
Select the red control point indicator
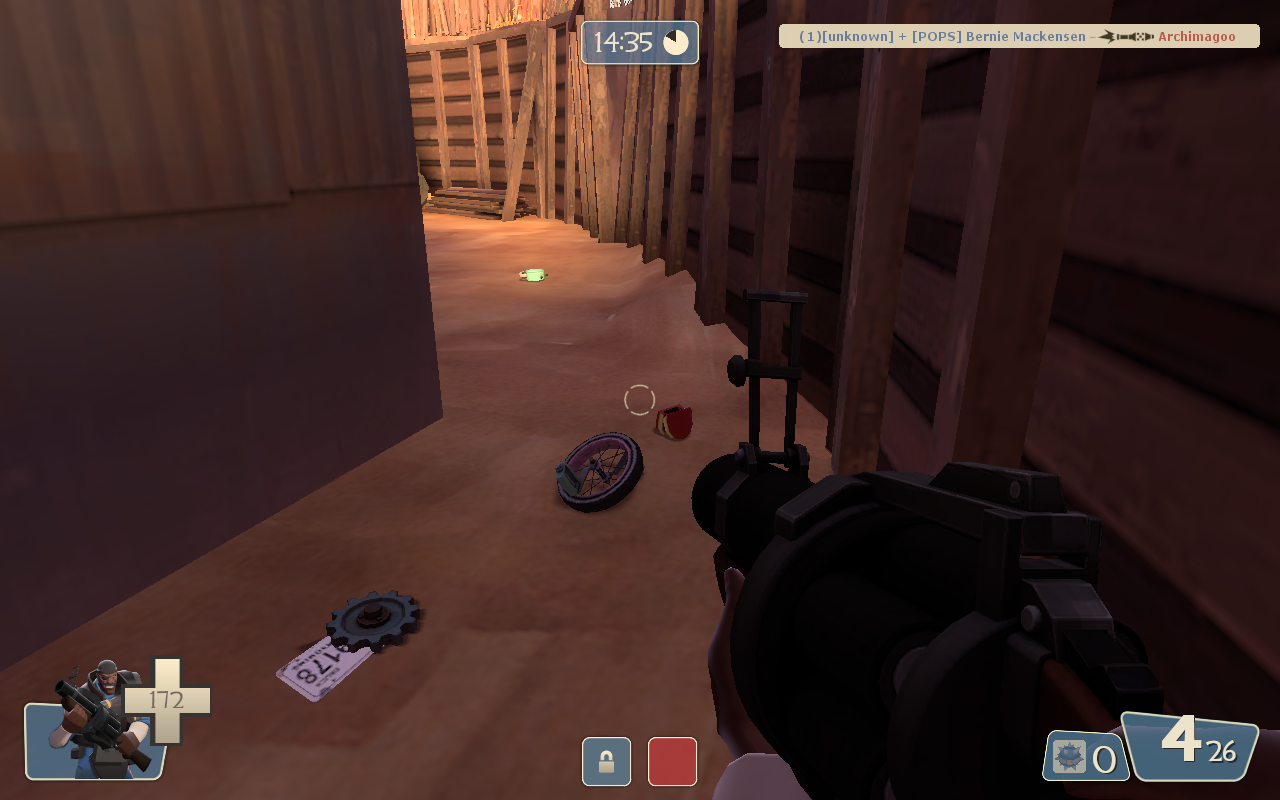click(x=672, y=761)
